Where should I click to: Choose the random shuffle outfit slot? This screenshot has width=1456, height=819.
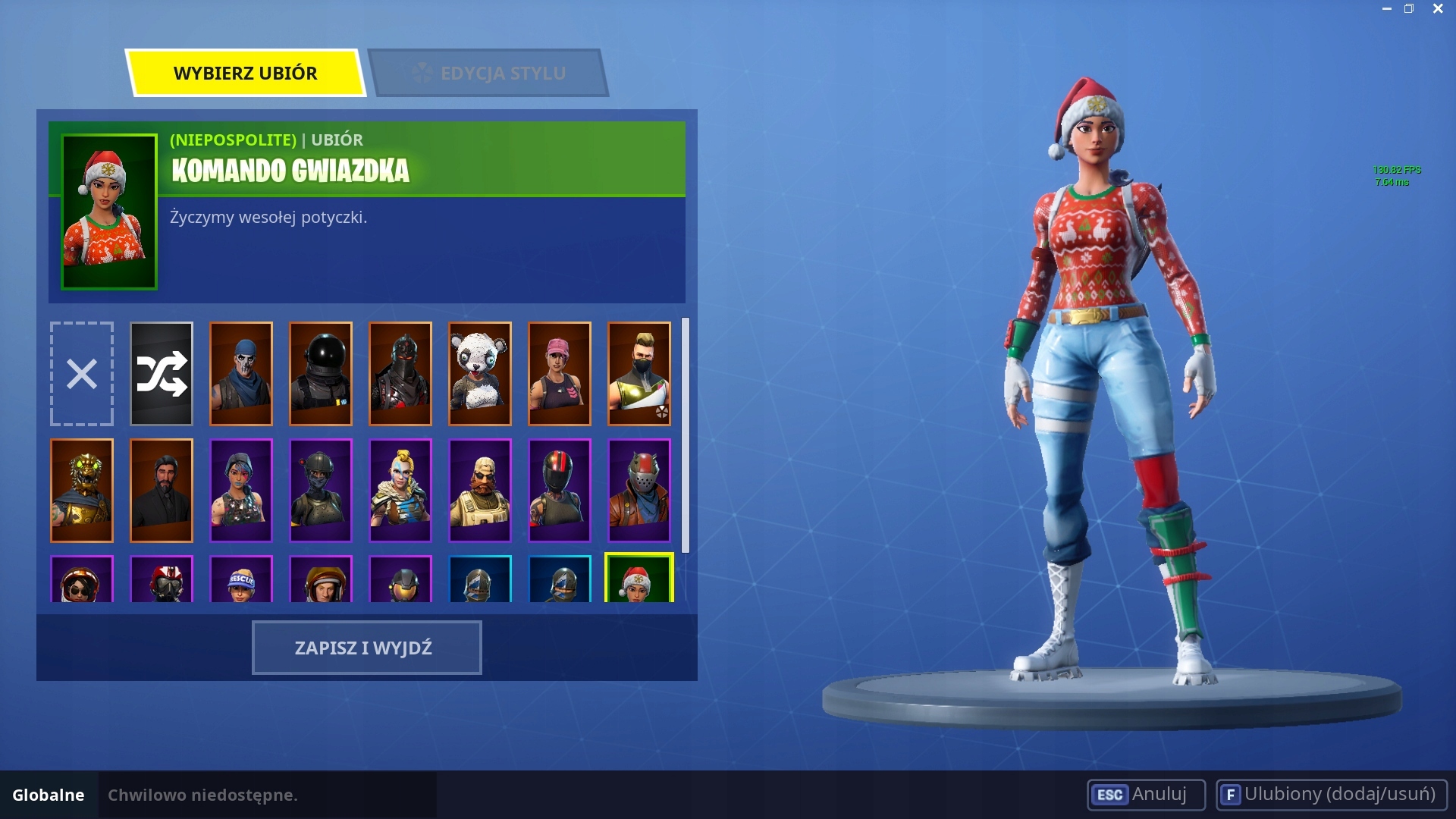coord(162,374)
